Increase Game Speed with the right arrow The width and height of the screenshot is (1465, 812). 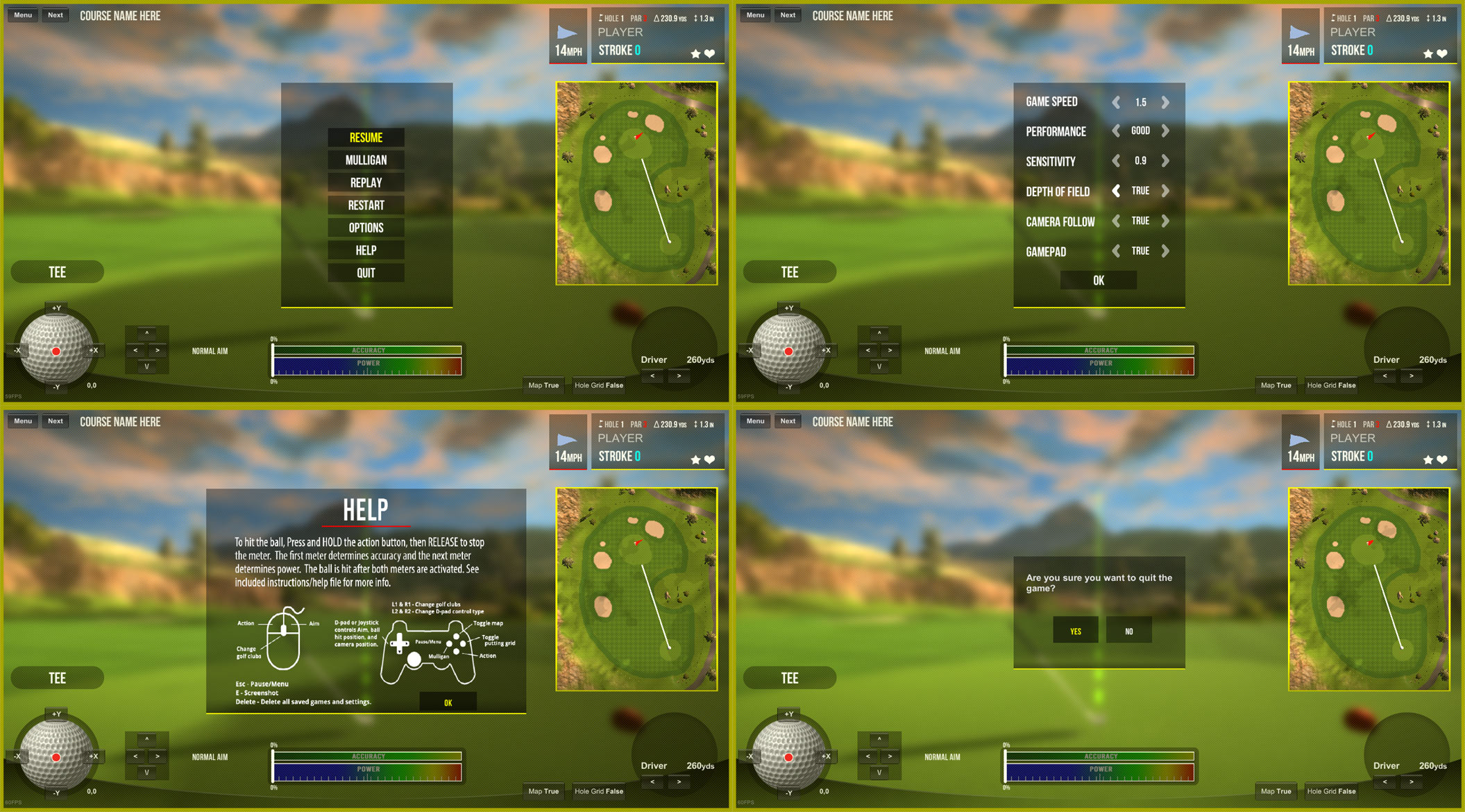pyautogui.click(x=1165, y=102)
